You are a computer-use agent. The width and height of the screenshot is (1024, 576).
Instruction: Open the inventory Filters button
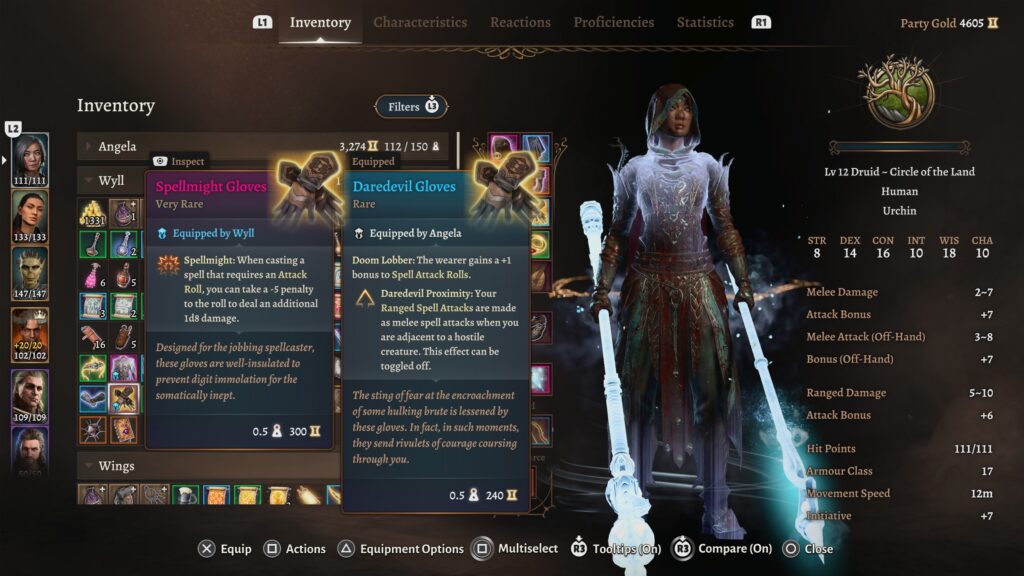[x=411, y=106]
